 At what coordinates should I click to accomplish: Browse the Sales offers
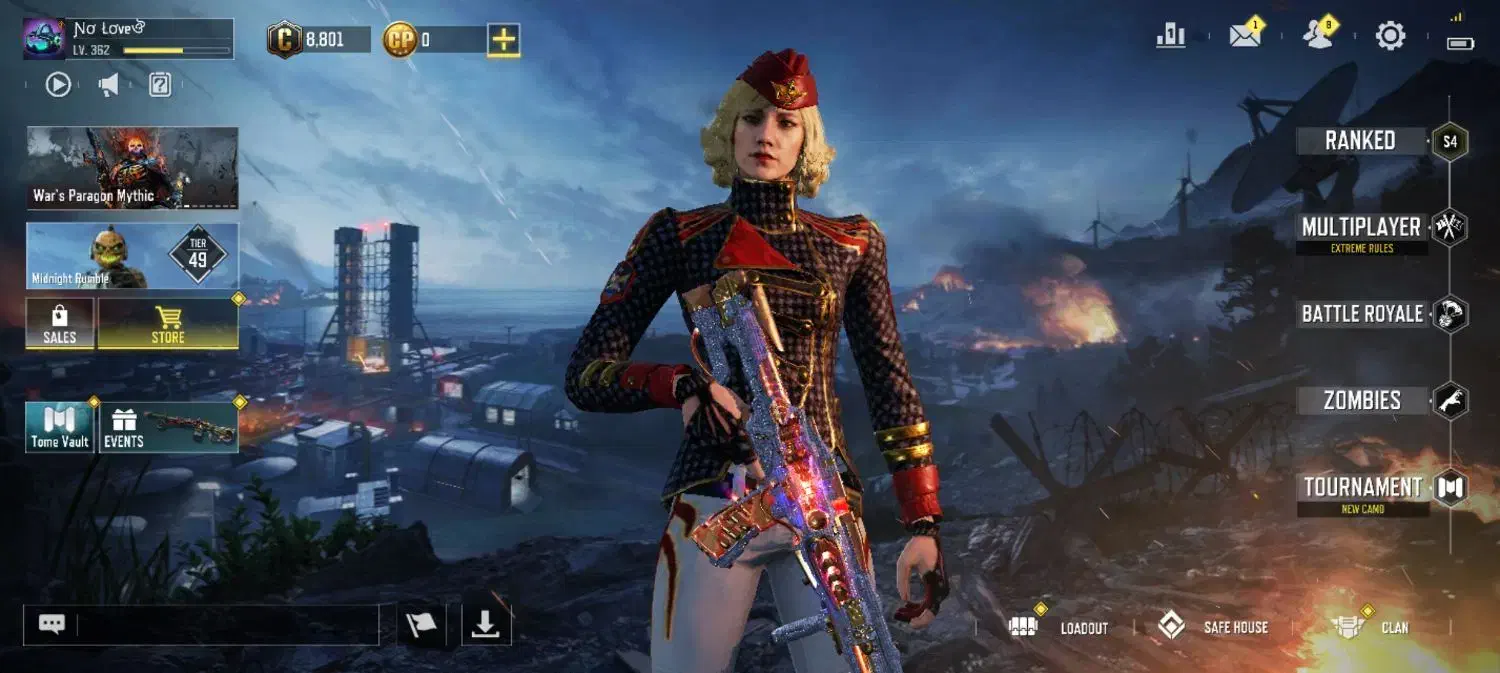point(60,324)
